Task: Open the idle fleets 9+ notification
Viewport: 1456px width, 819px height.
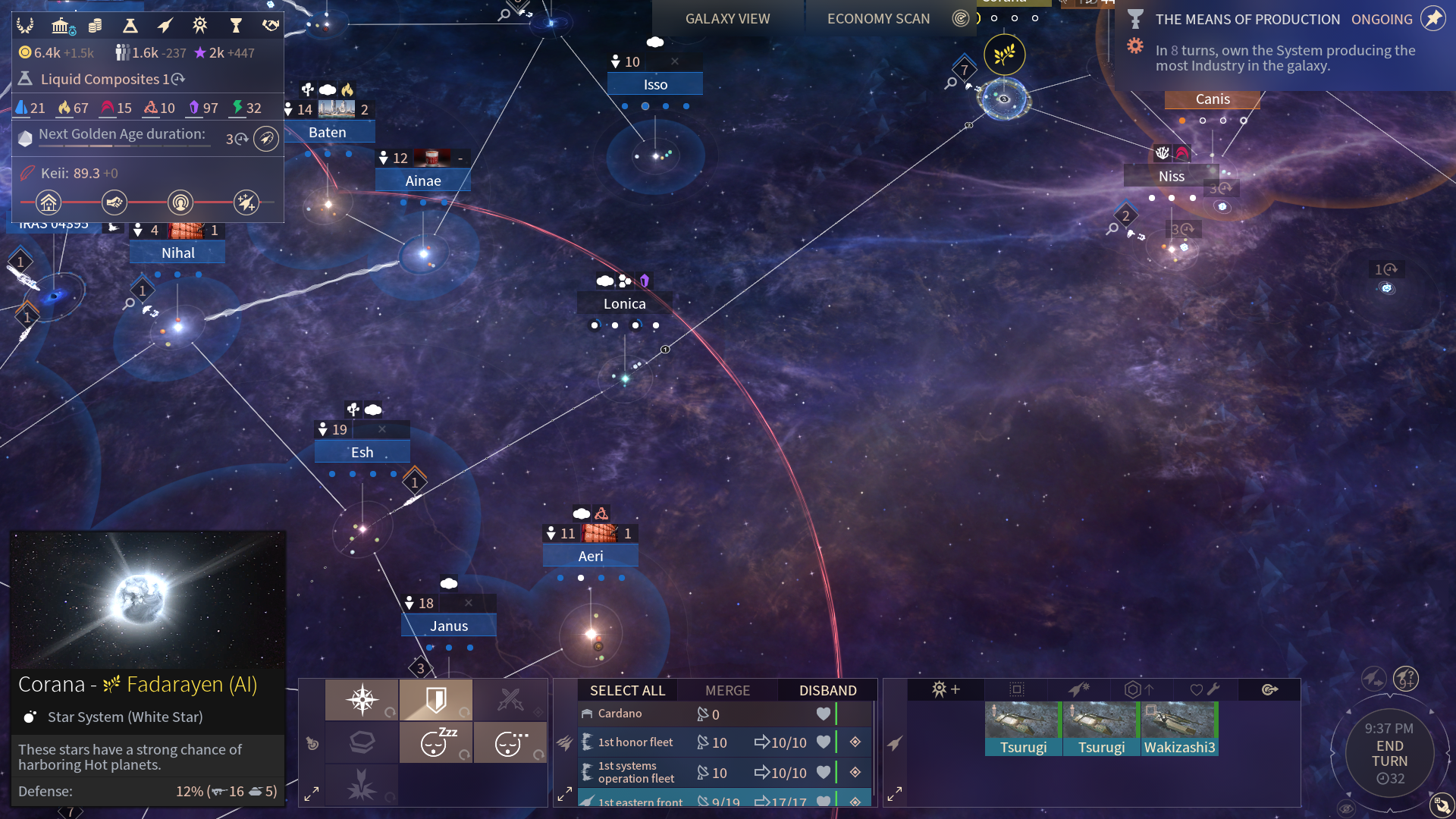Action: [1405, 678]
